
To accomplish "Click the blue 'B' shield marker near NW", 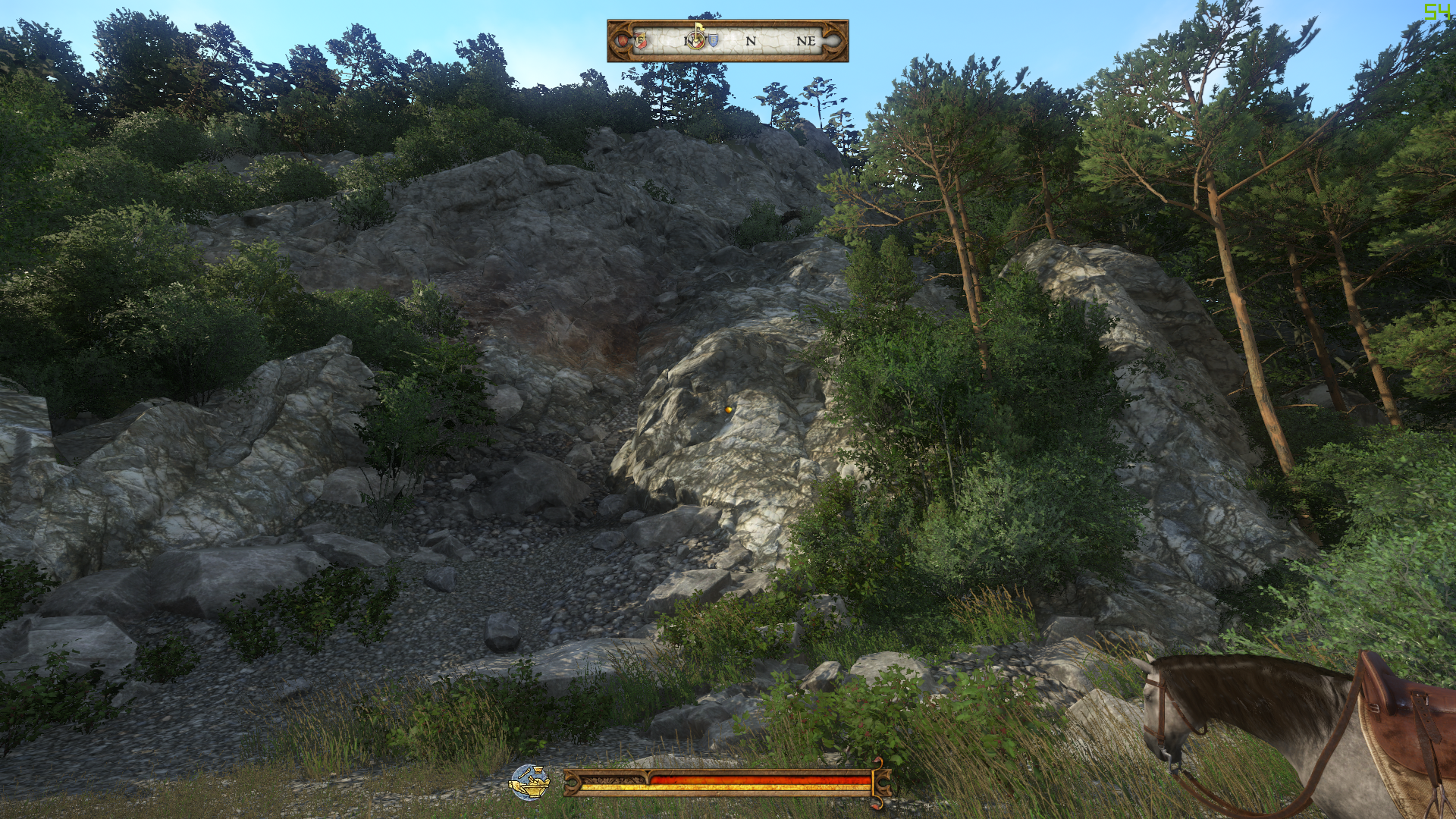I will 714,39.
